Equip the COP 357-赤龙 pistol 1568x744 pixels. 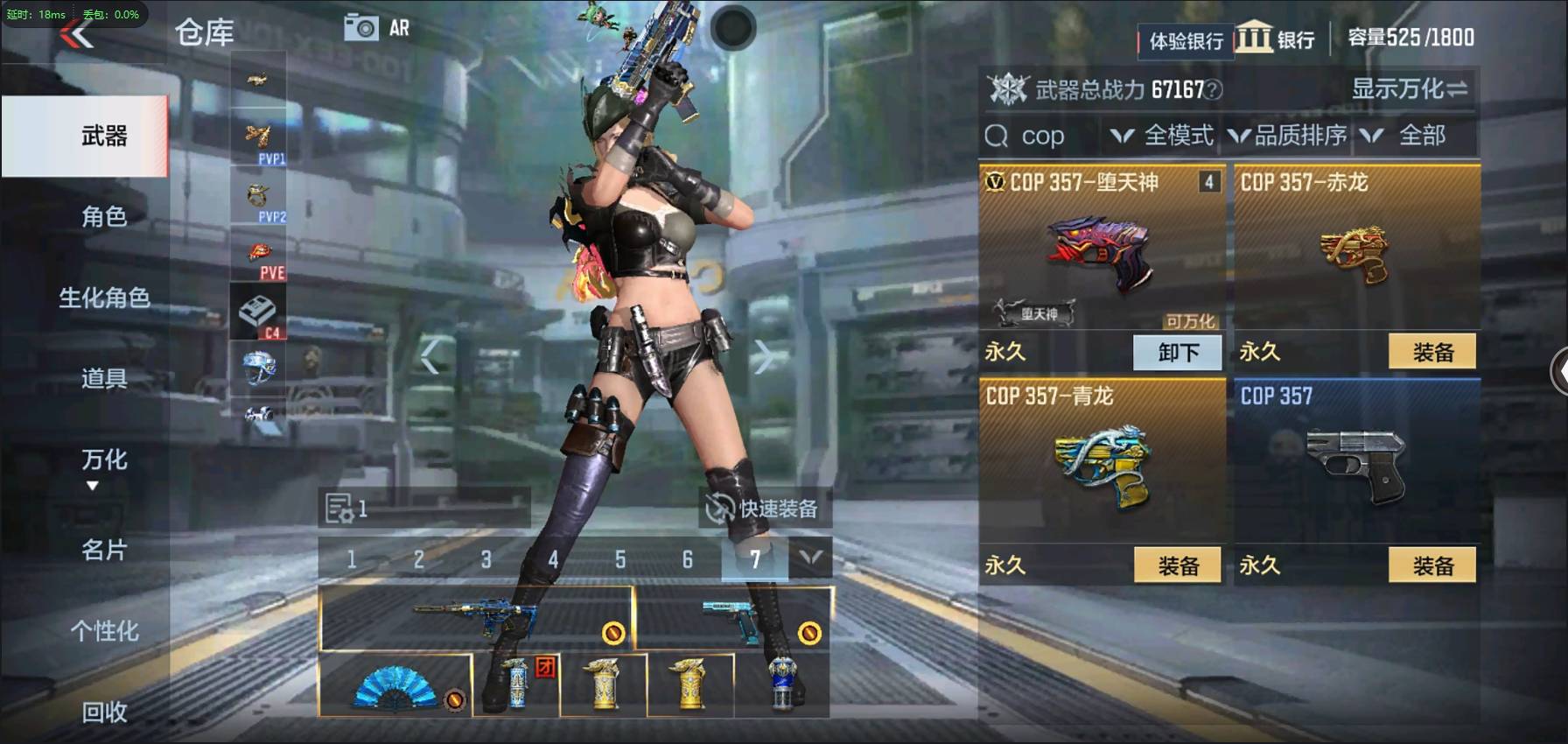coord(1432,353)
